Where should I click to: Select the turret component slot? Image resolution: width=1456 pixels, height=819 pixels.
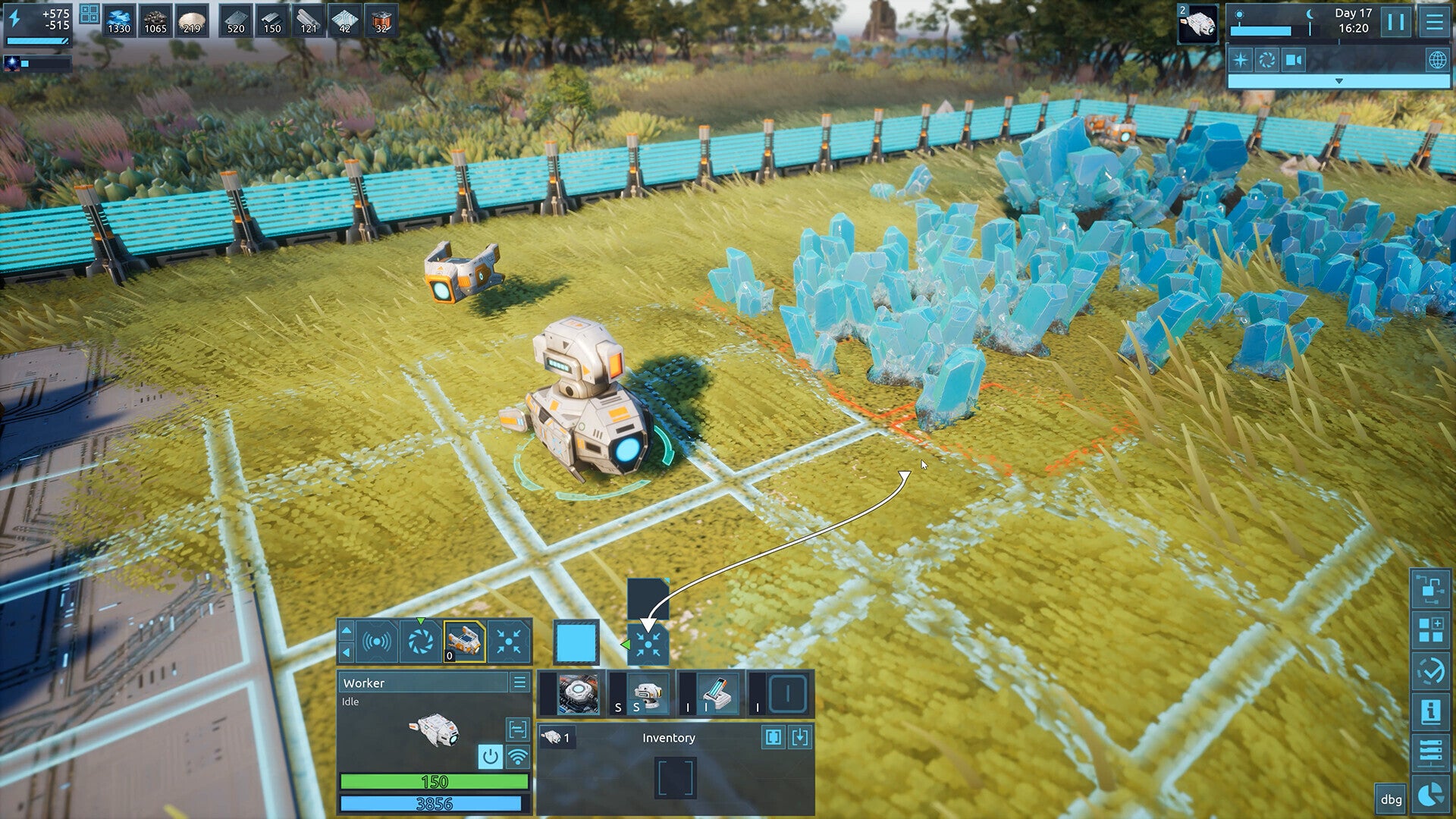(647, 694)
